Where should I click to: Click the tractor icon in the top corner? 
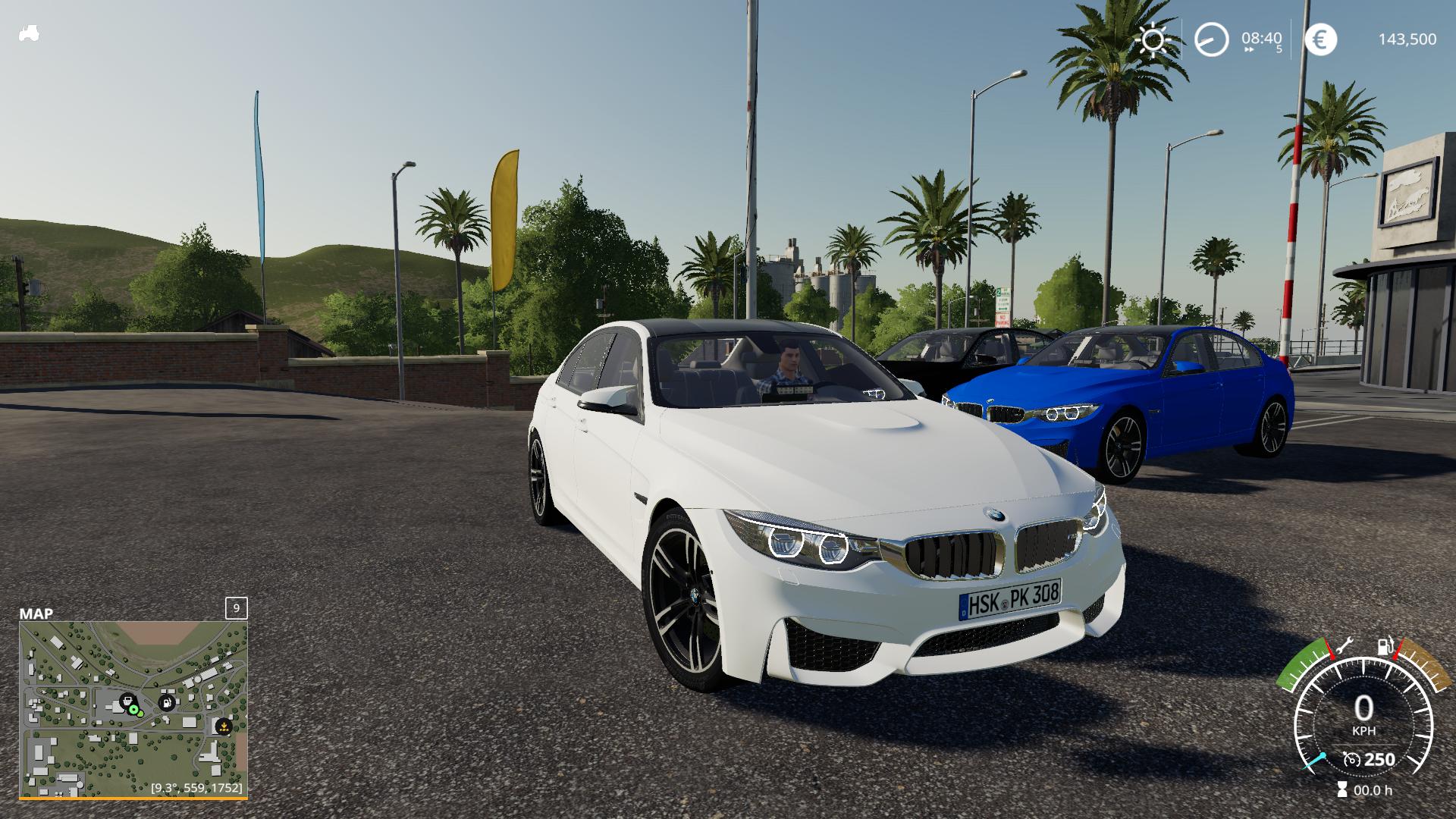coord(29,33)
